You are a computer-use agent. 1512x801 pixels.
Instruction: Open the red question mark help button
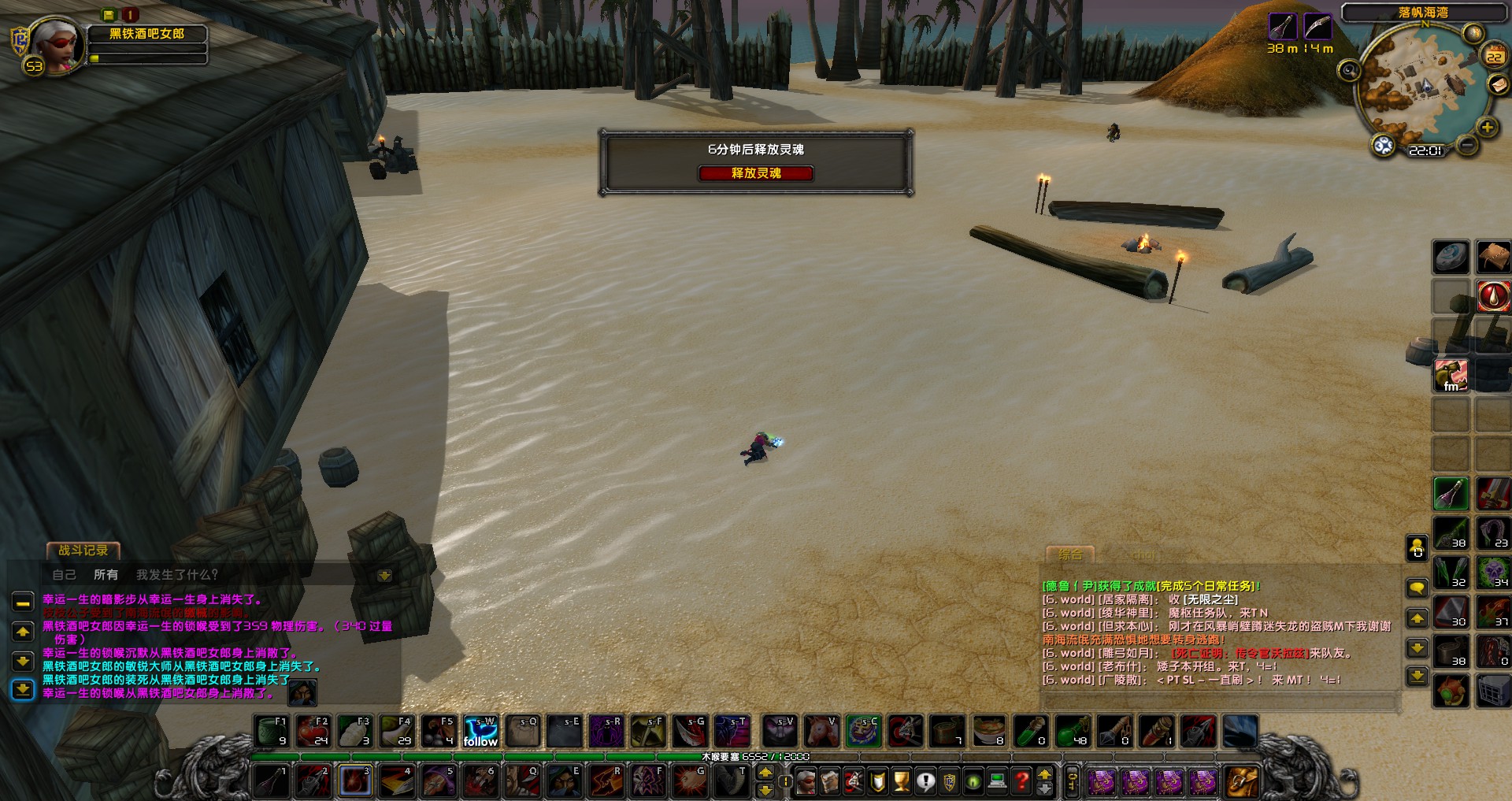click(x=1021, y=781)
